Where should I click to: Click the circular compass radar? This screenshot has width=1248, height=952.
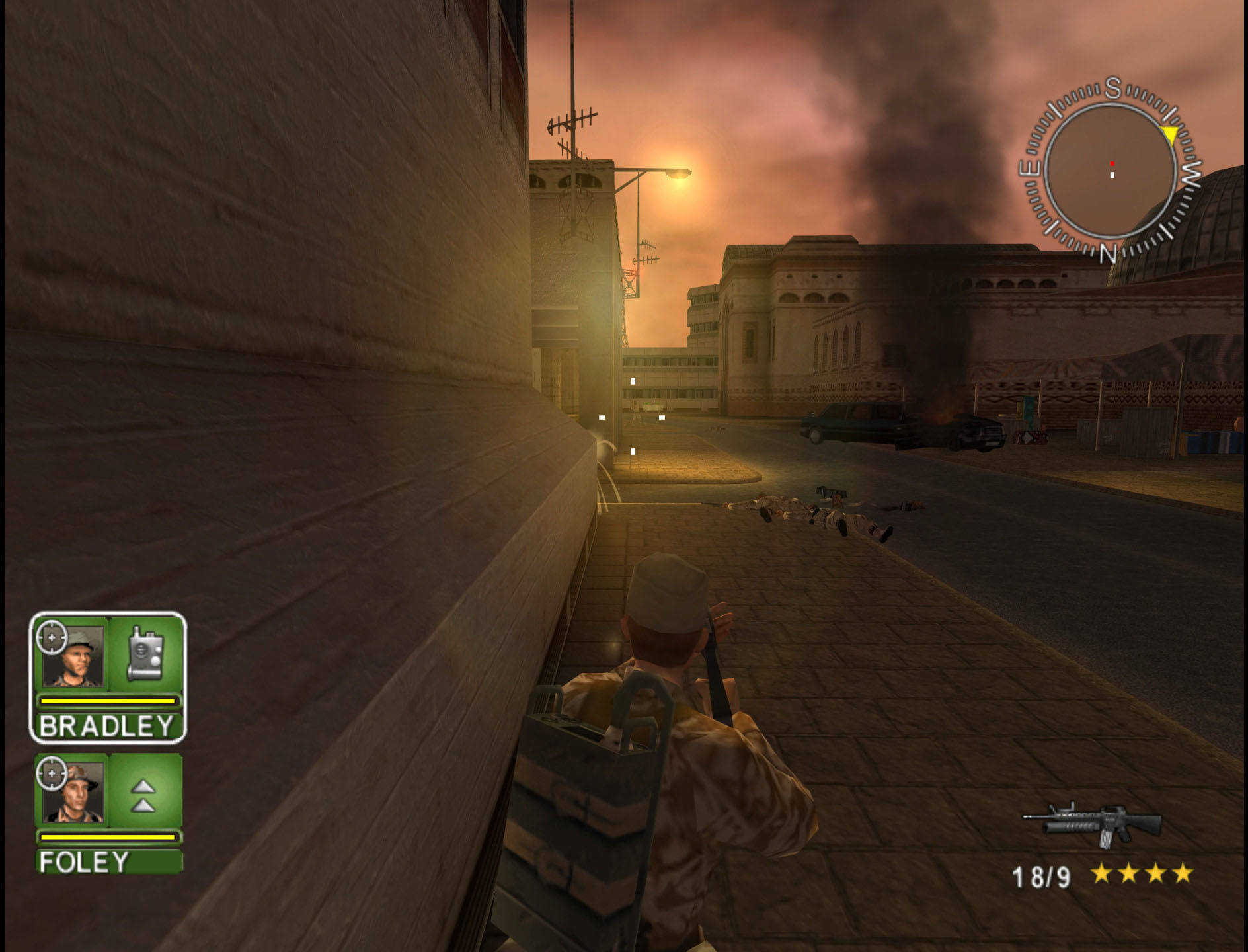pos(1111,171)
